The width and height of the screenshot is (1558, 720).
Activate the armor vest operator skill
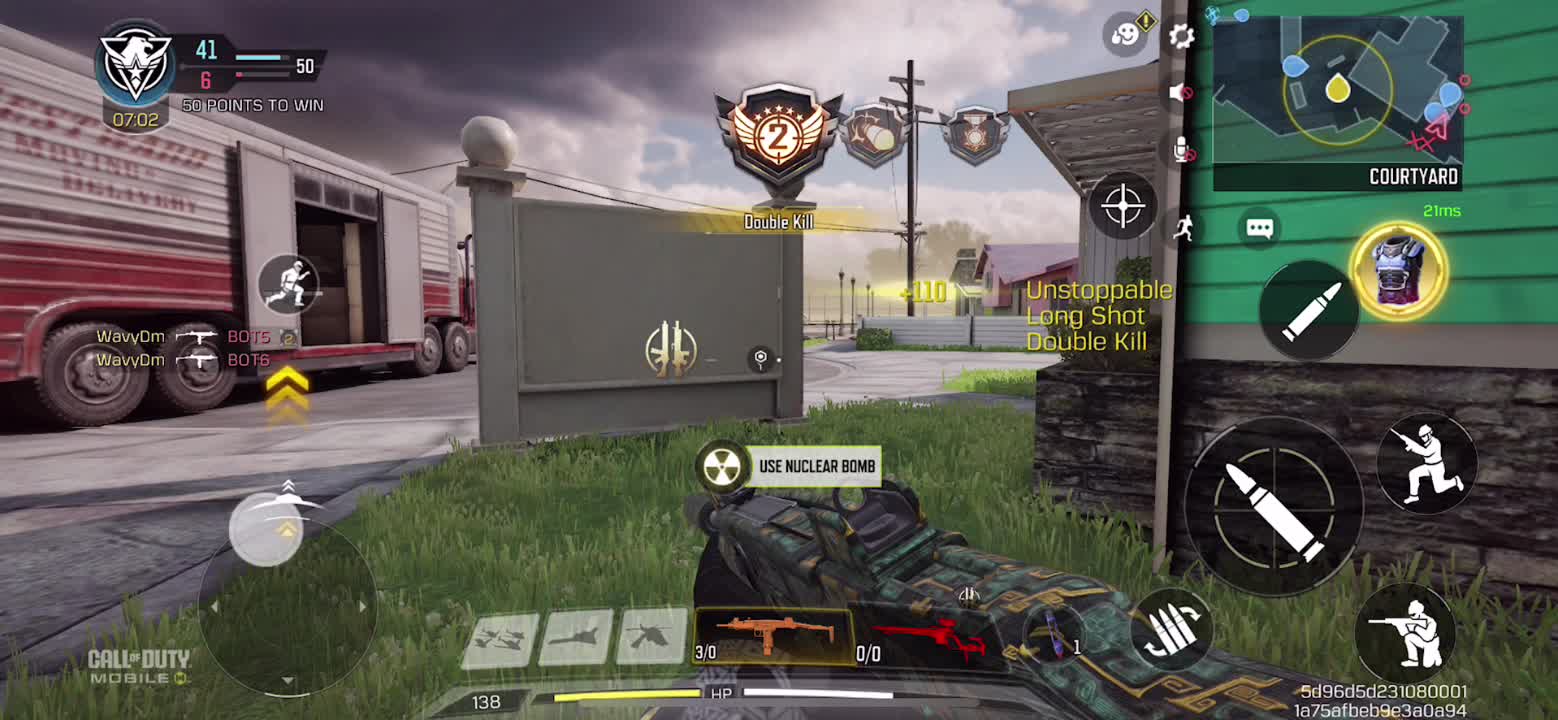[1398, 270]
